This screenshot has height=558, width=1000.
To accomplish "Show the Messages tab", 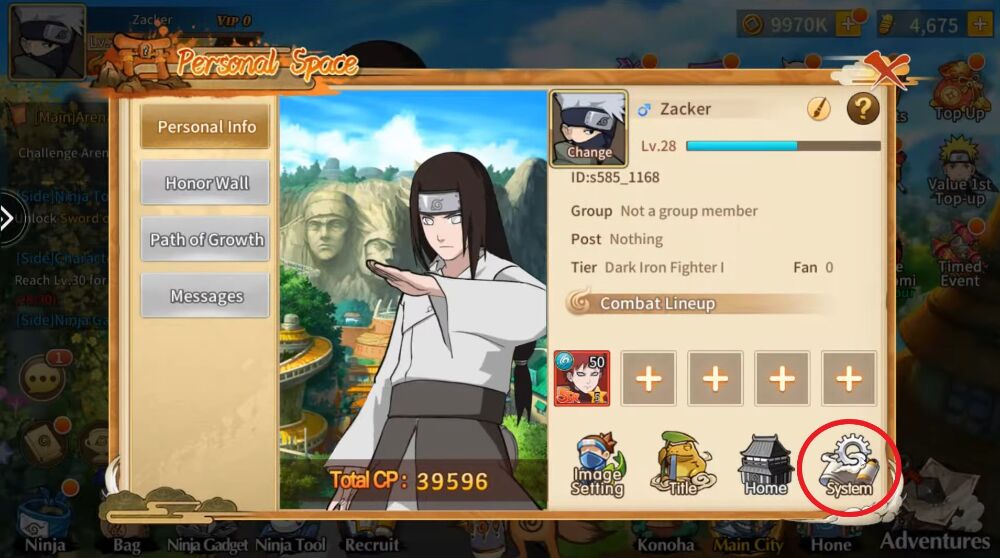I will [x=206, y=296].
